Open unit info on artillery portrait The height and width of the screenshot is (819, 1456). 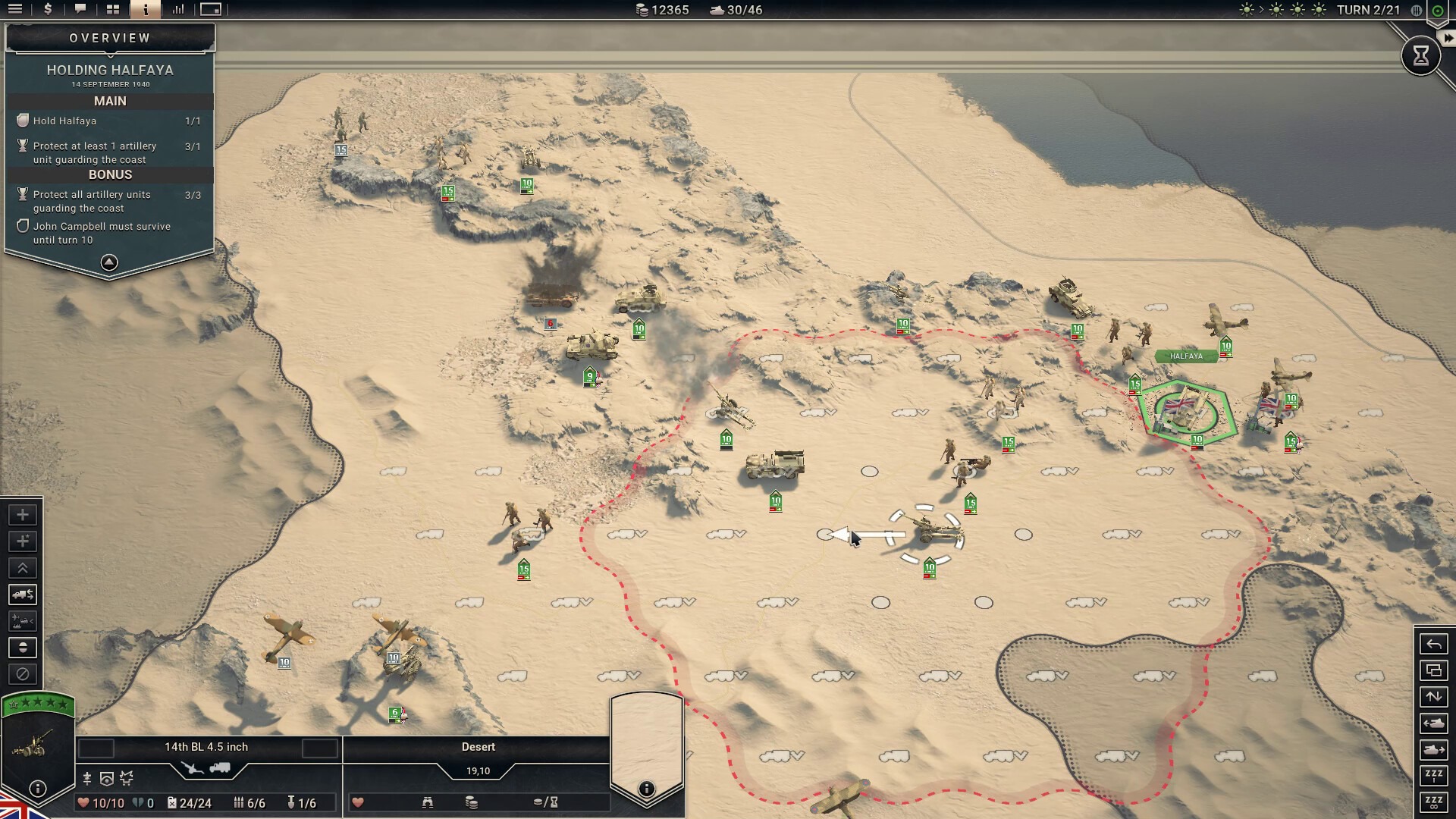tap(37, 789)
